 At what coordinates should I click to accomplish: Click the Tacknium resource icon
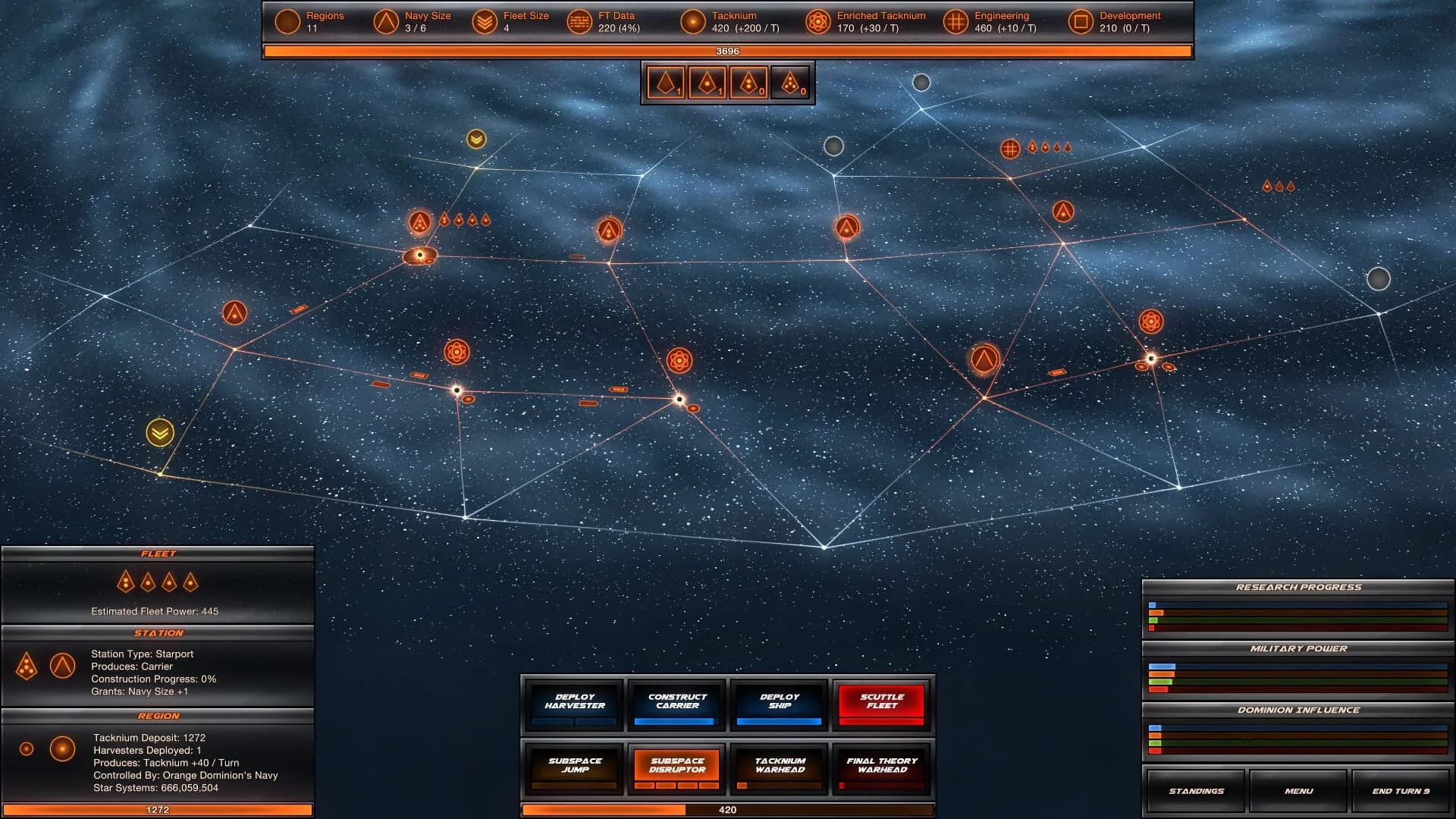tap(692, 21)
